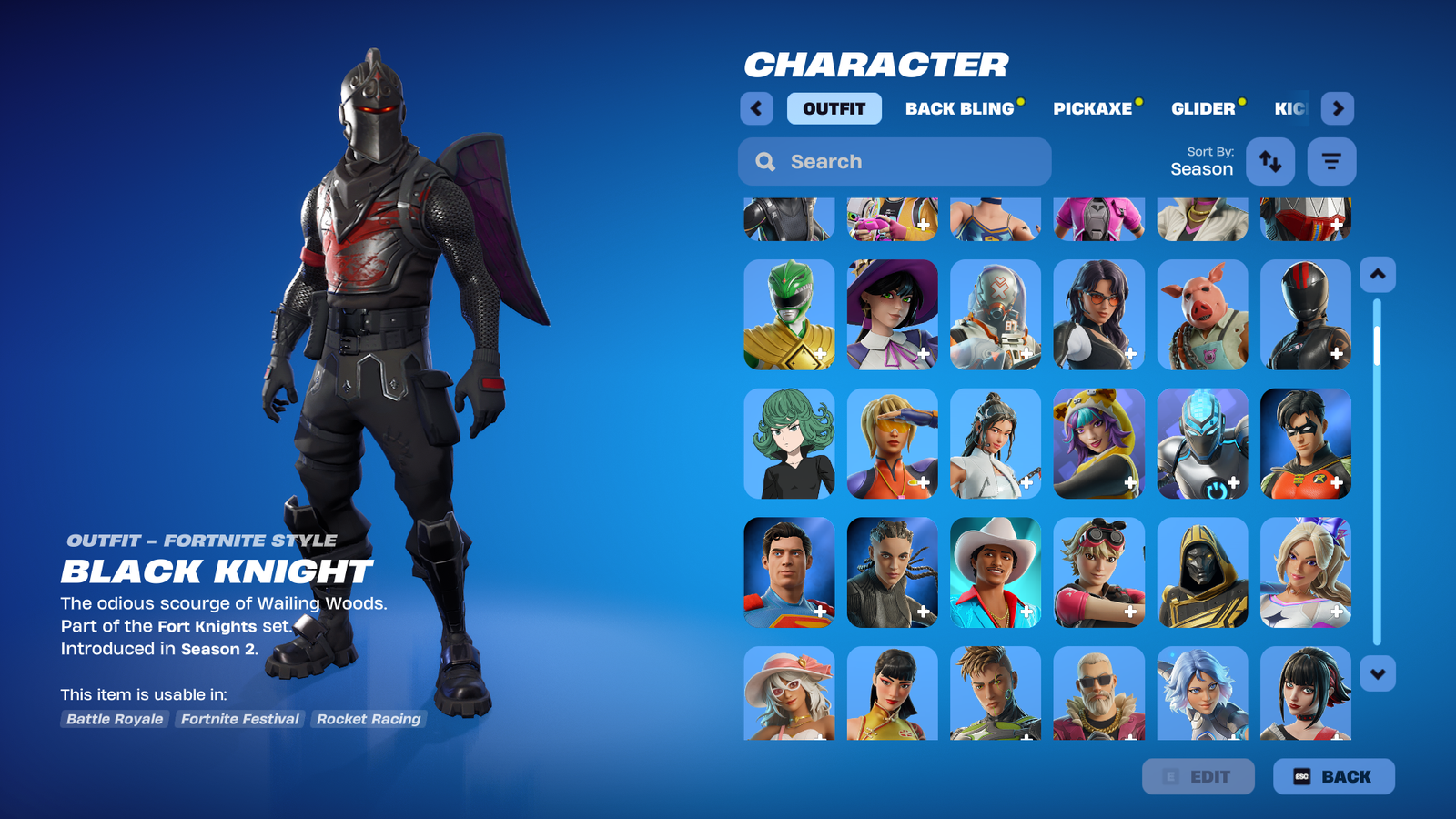Pick the green curly-haired anime outfit
Viewport: 1456px width, 819px height.
point(789,444)
